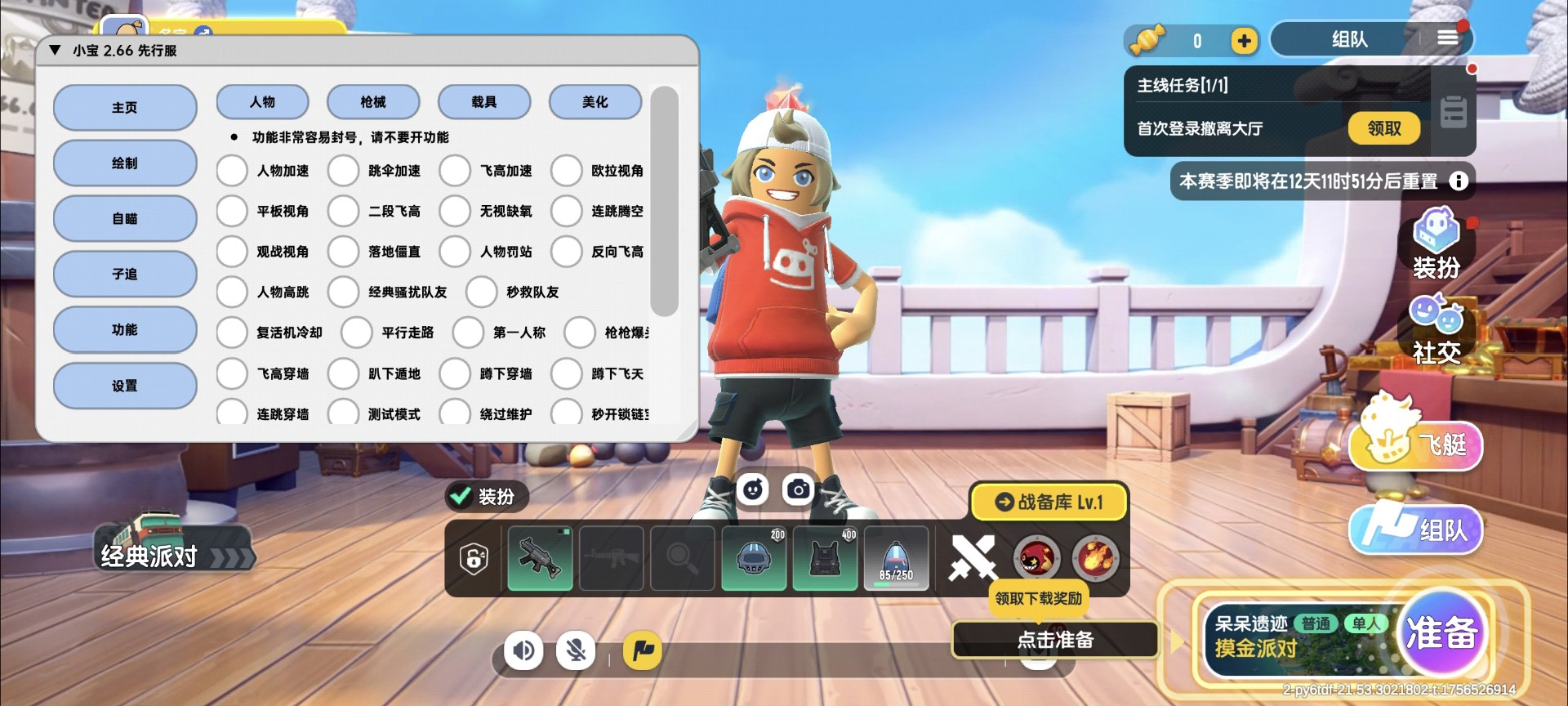Select the backpack slot showing 85/250
The image size is (1568, 706).
pos(896,558)
